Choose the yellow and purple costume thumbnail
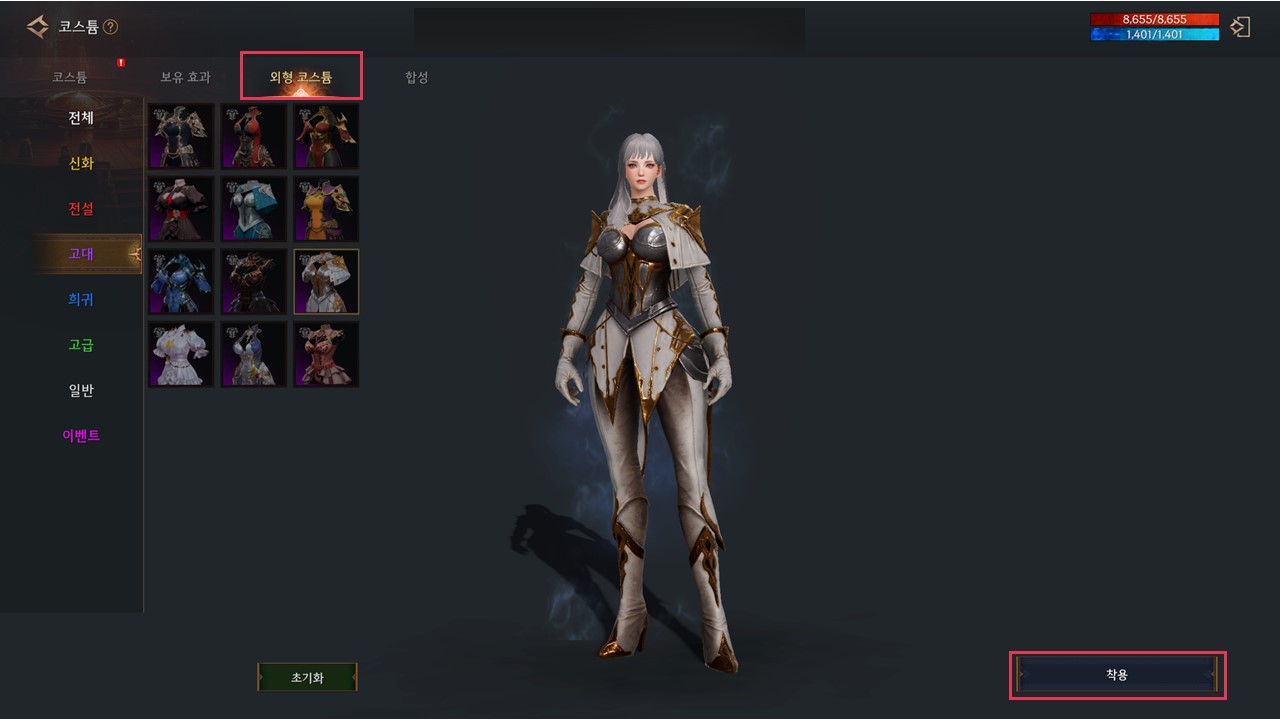The height and width of the screenshot is (720, 1280). tap(326, 208)
